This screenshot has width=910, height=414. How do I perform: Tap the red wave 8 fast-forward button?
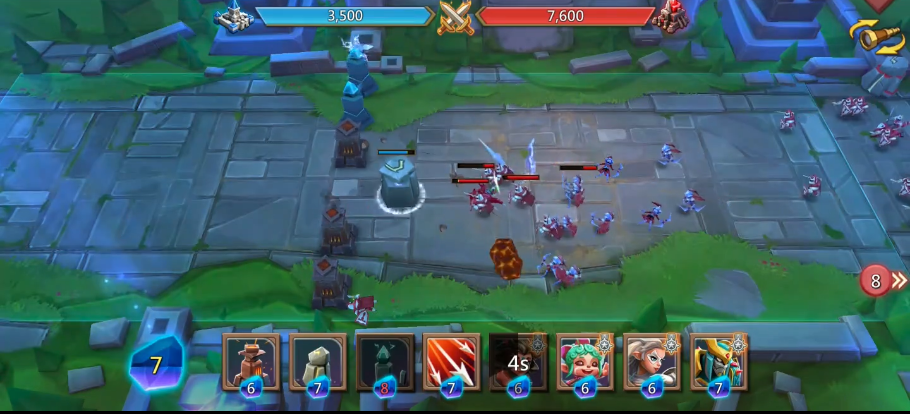(877, 281)
